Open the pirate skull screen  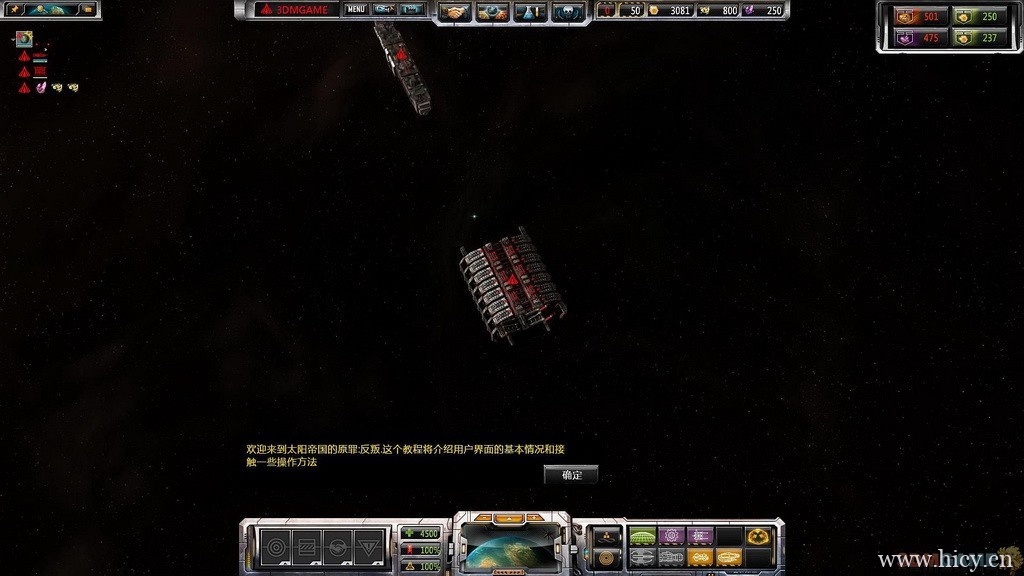[567, 11]
